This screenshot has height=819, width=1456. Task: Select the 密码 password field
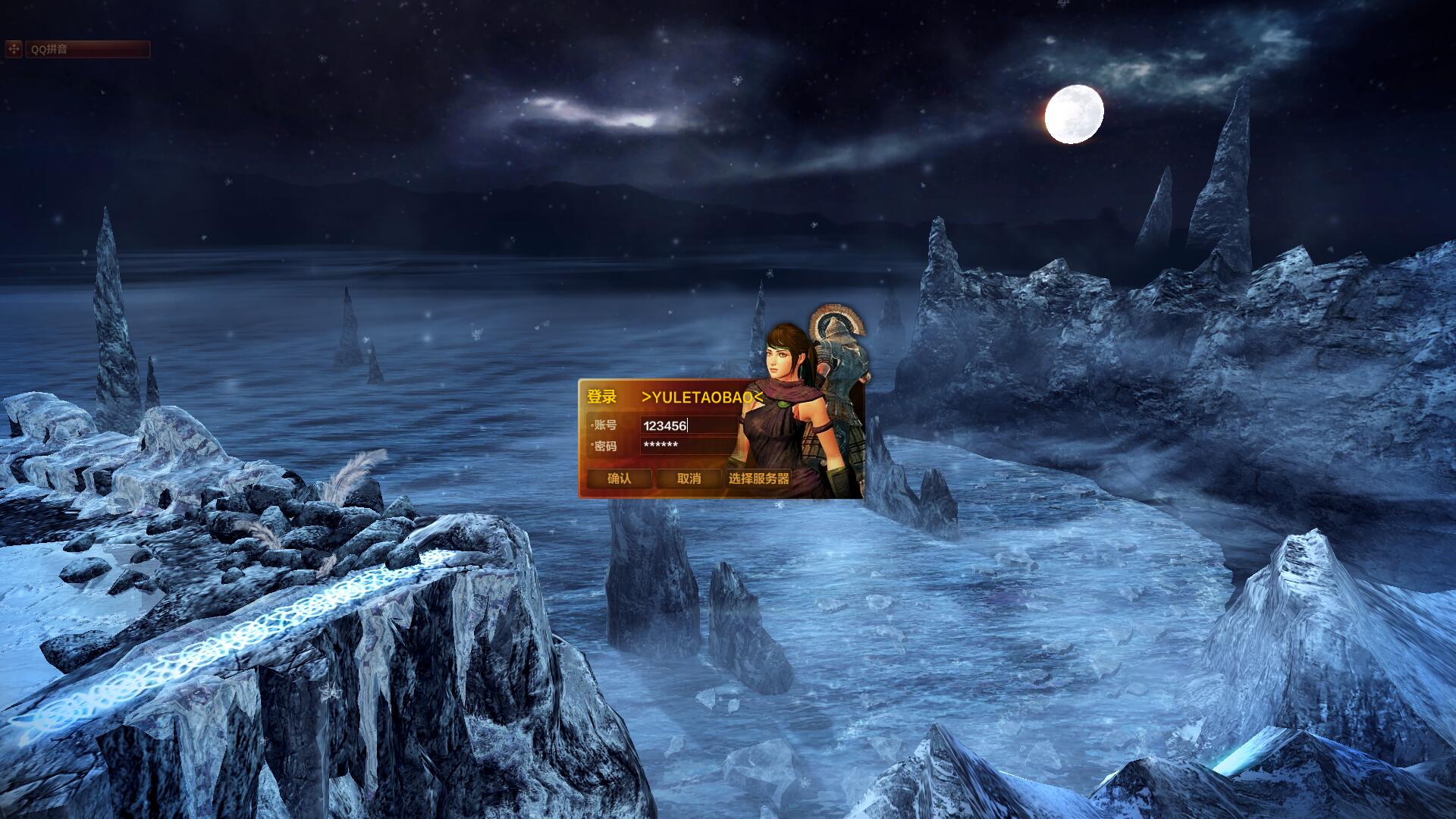tap(687, 445)
